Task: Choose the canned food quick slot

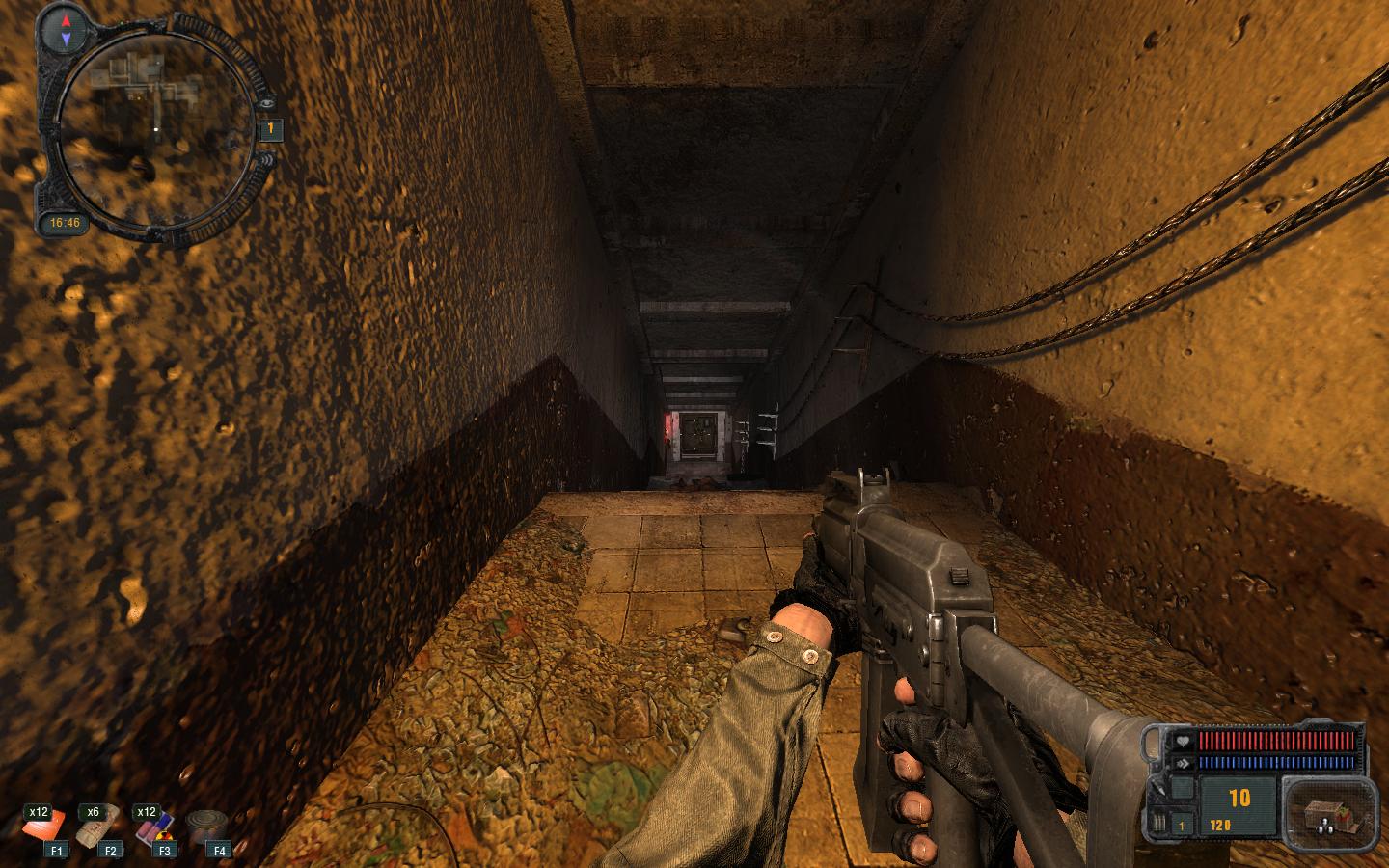Action: point(205,827)
